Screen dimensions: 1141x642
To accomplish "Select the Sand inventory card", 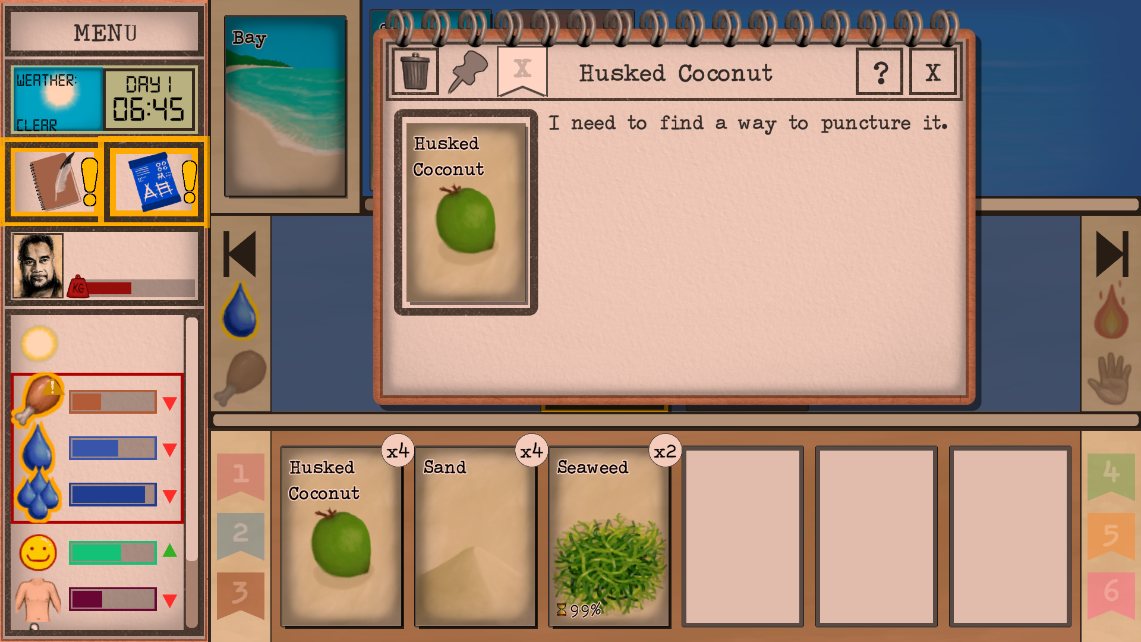I will point(476,537).
